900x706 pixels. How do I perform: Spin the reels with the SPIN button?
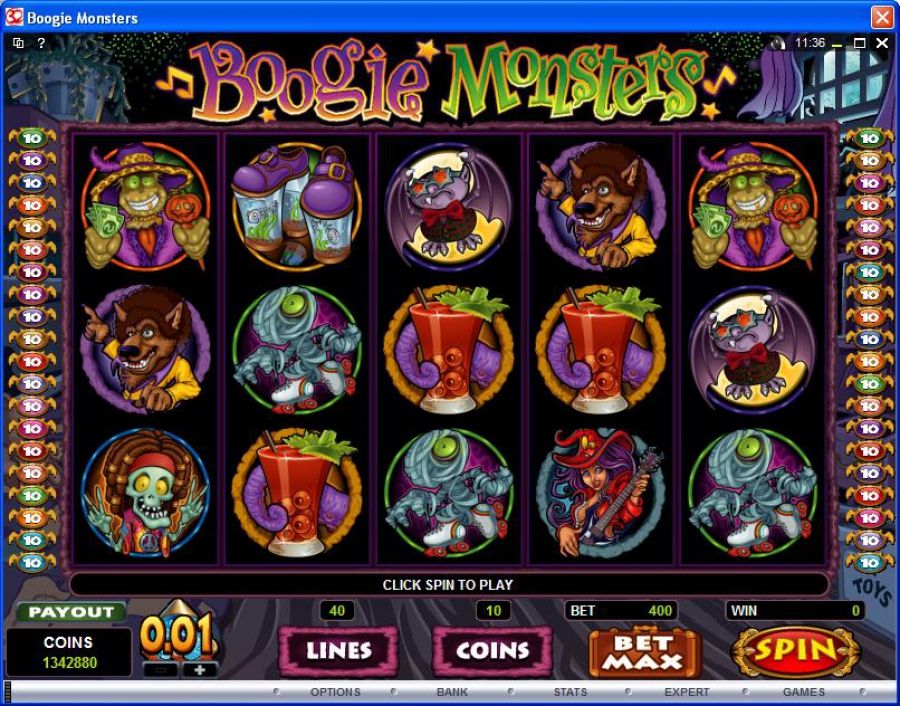pos(795,651)
